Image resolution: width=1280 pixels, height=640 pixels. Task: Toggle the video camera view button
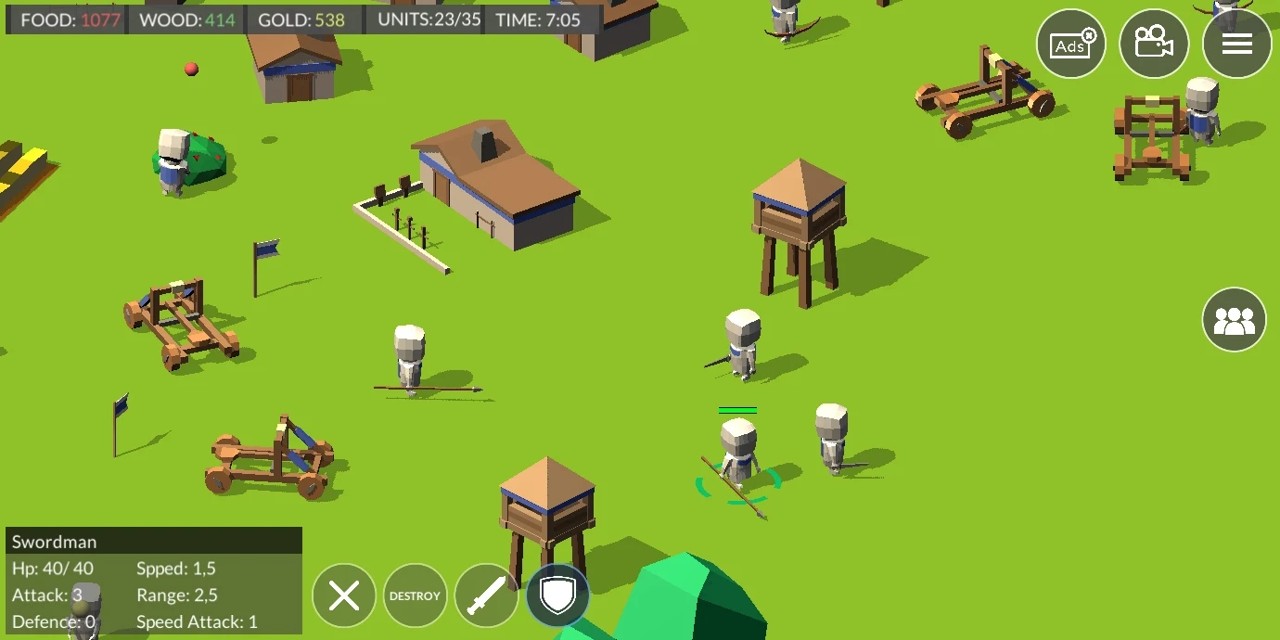[x=1154, y=44]
